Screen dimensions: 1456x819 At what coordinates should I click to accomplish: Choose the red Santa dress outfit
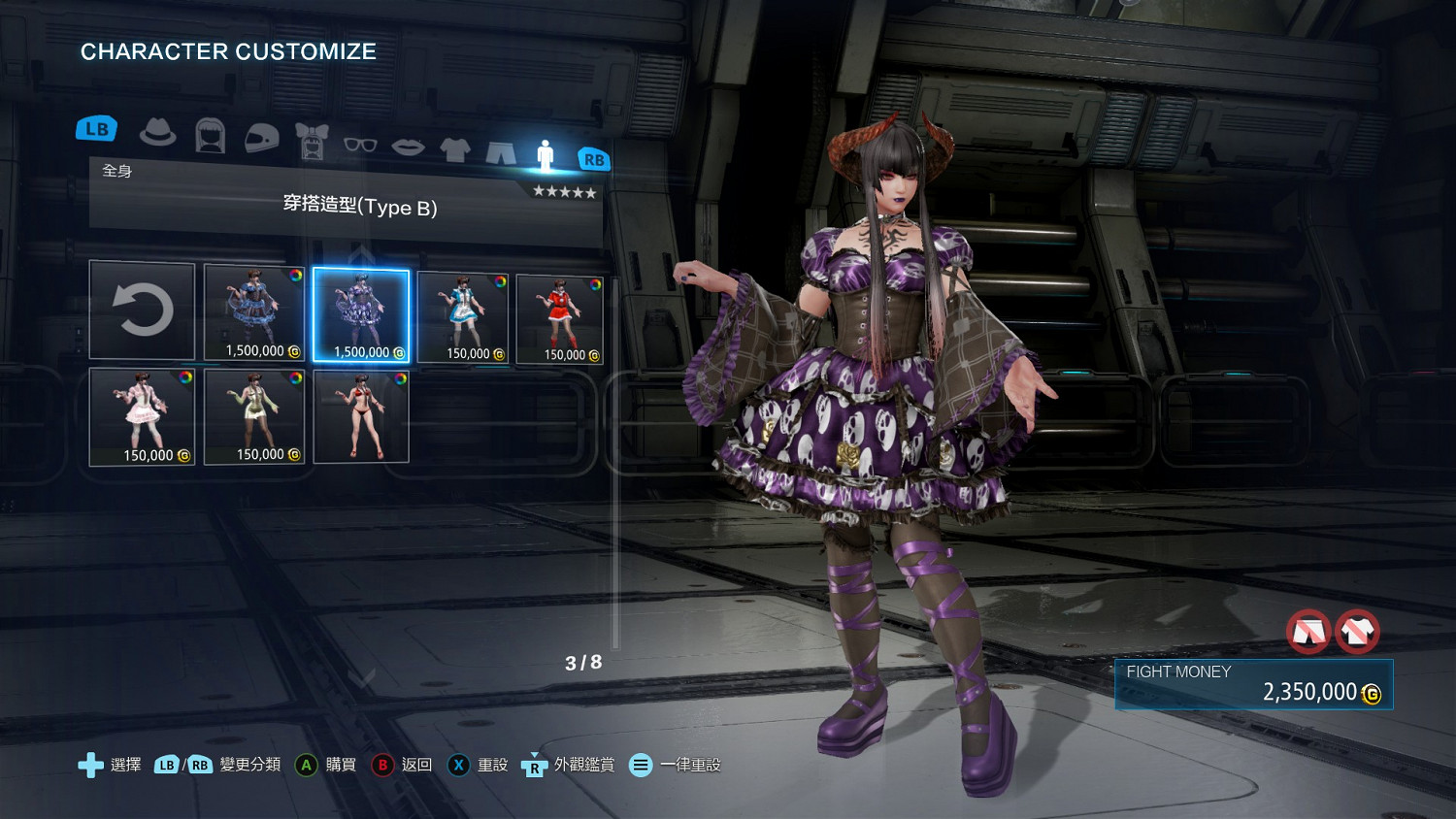coord(560,319)
